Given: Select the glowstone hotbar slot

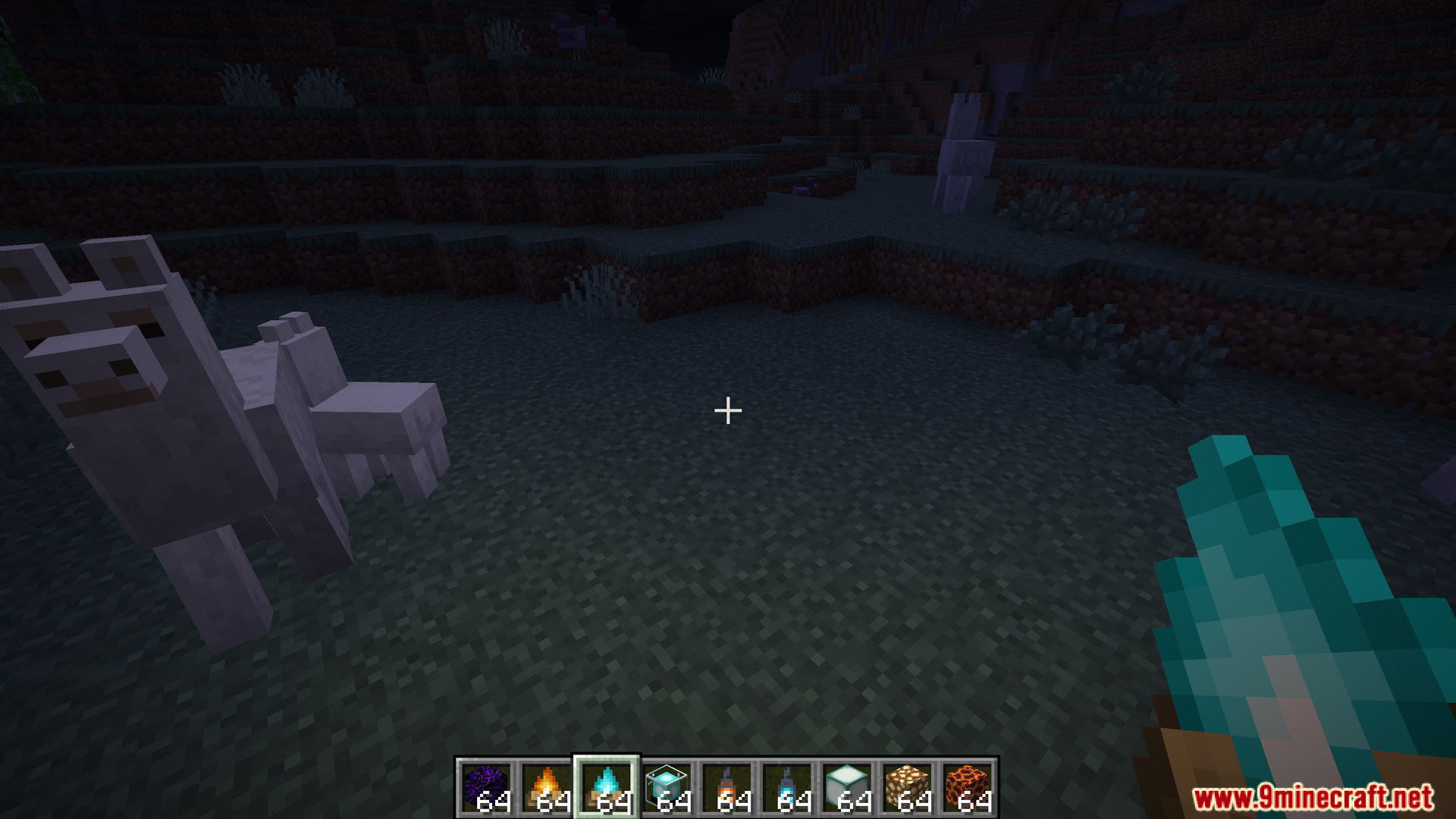Looking at the screenshot, I should coord(908,781).
